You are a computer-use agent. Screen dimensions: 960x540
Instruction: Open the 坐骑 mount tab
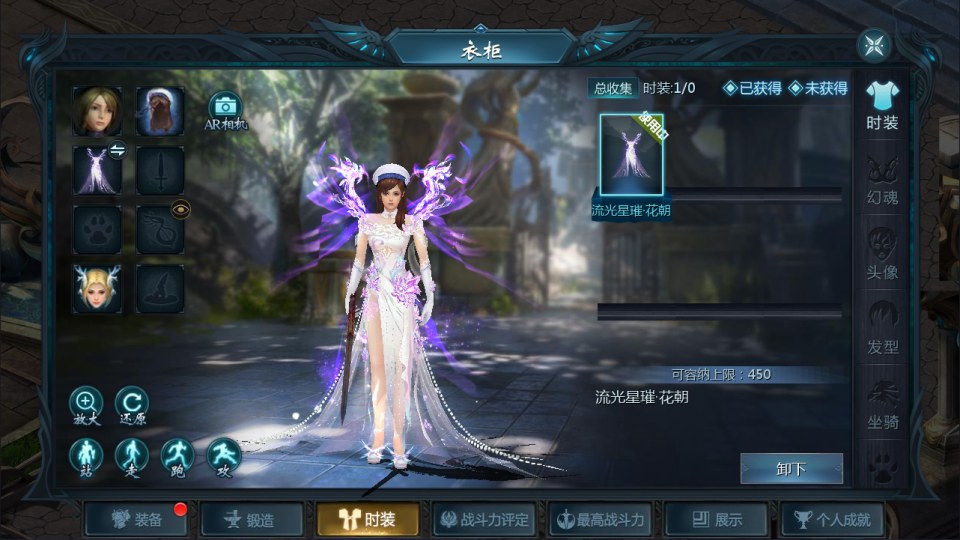[x=882, y=405]
